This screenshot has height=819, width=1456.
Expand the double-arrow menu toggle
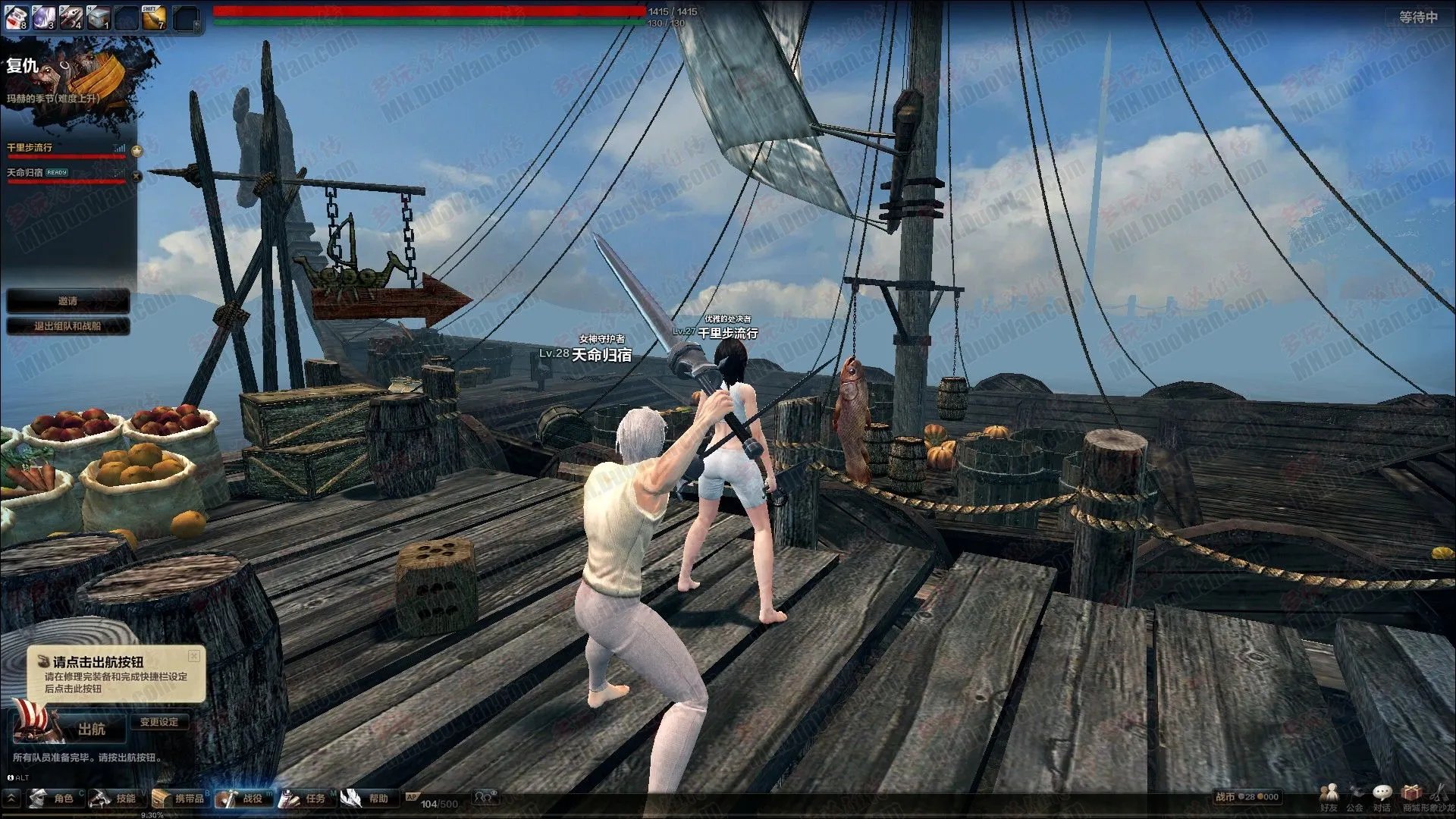tap(12, 798)
